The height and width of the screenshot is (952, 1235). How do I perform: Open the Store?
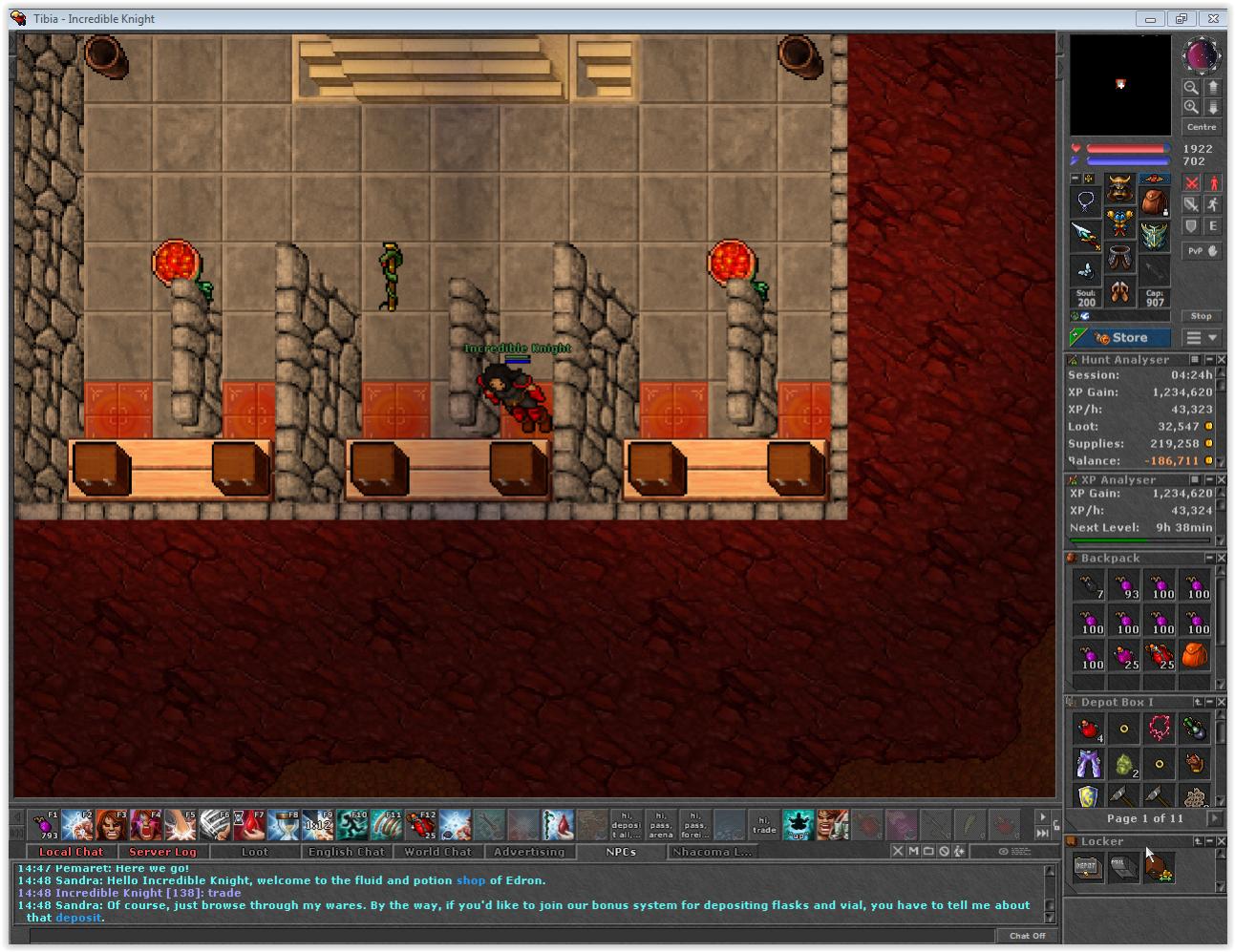(1121, 338)
